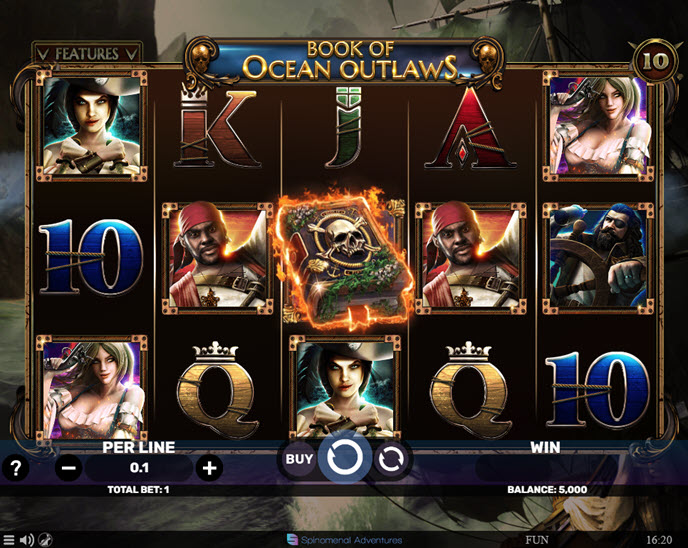Screen dimensions: 688x548
Task: Click the round icon beside the speaker
Action: point(46,540)
